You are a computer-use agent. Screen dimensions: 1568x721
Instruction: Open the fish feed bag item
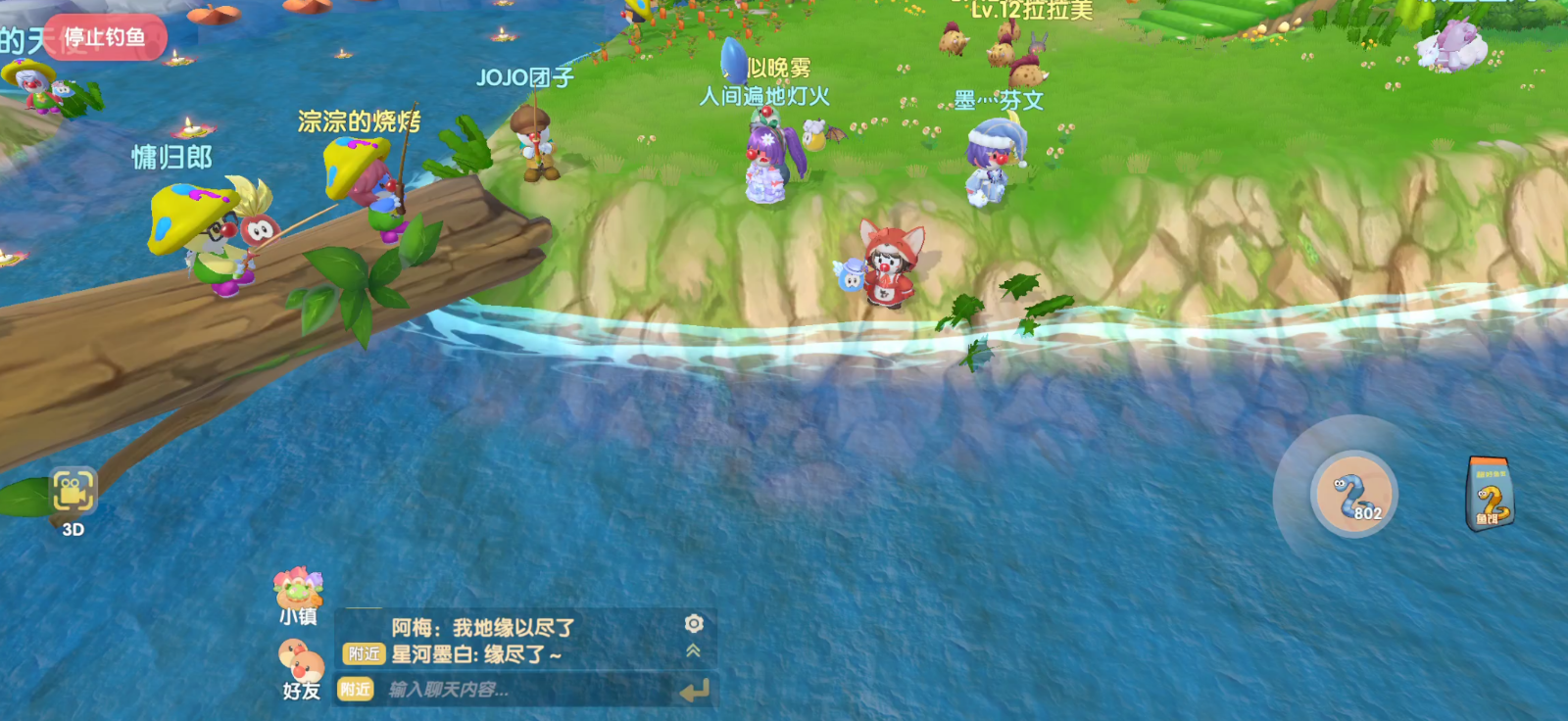click(1490, 495)
